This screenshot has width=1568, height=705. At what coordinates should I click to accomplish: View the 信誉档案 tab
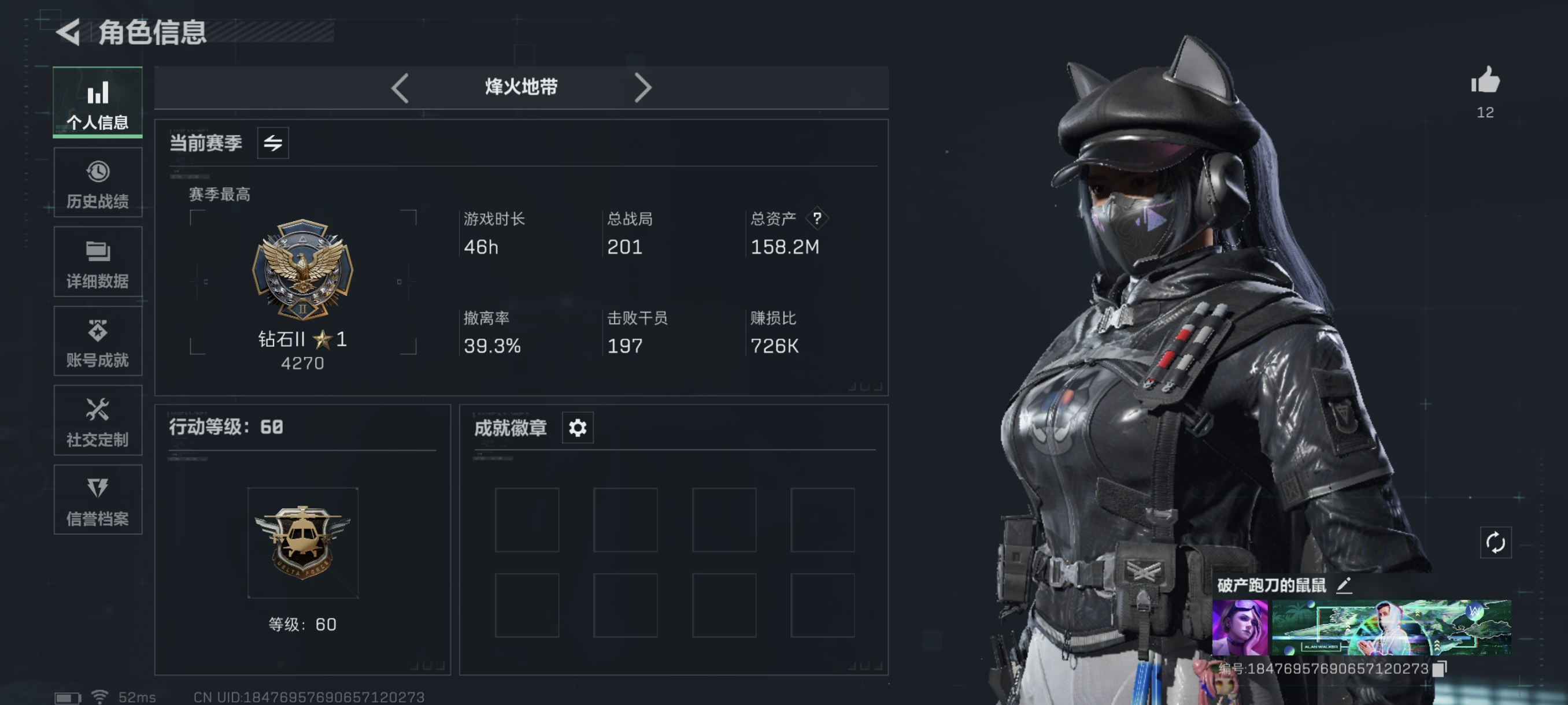click(x=97, y=500)
